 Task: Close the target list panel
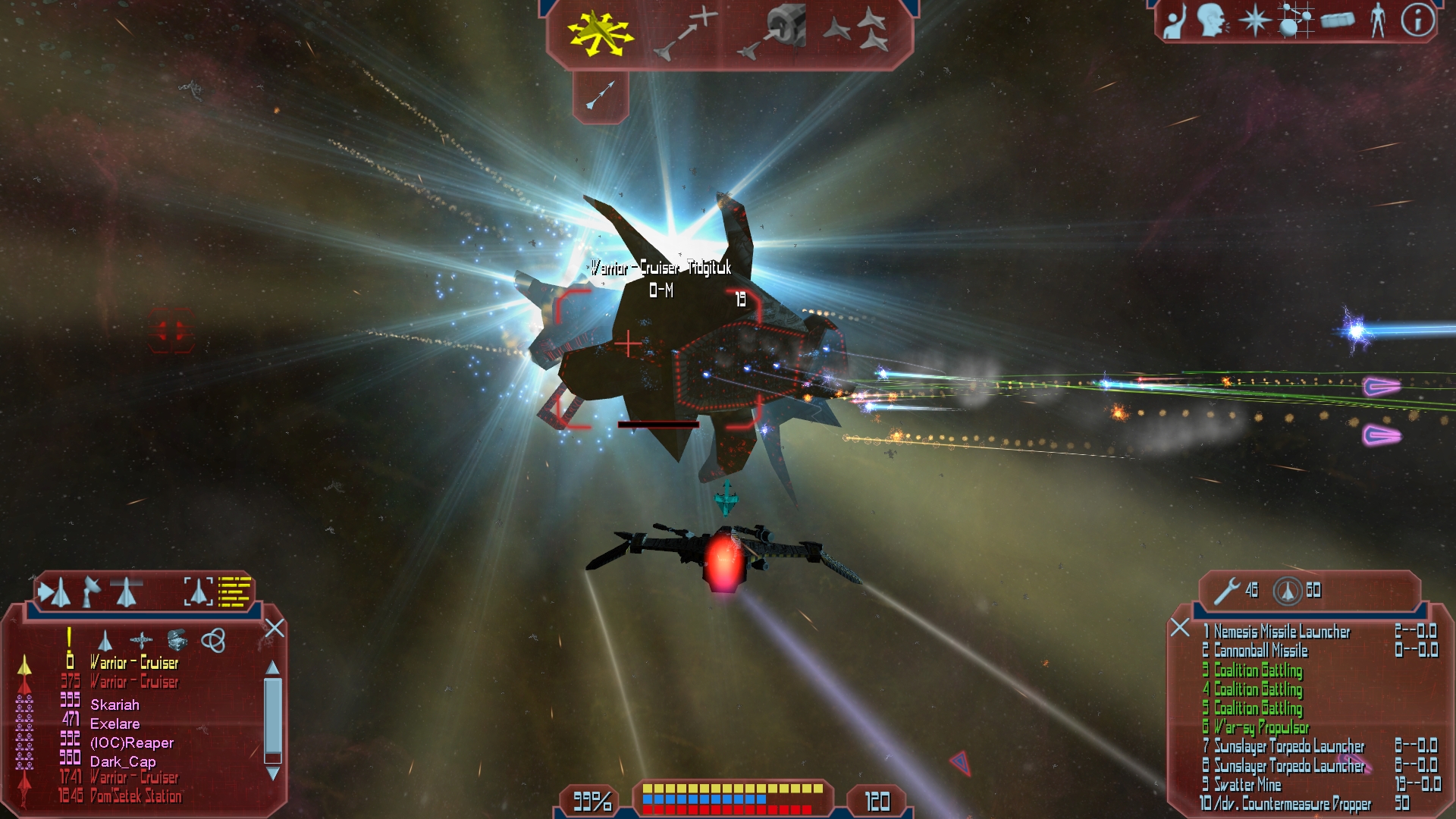click(x=275, y=628)
